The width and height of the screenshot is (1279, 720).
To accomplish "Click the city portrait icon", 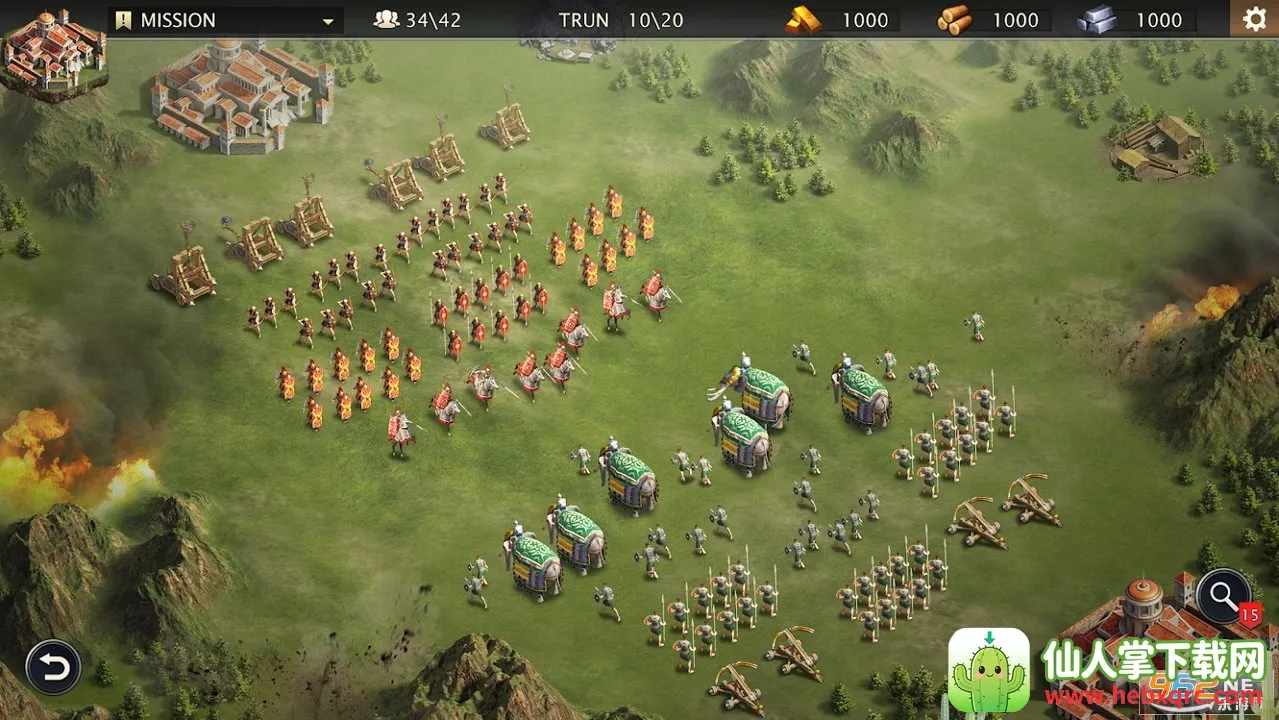I will click(54, 50).
